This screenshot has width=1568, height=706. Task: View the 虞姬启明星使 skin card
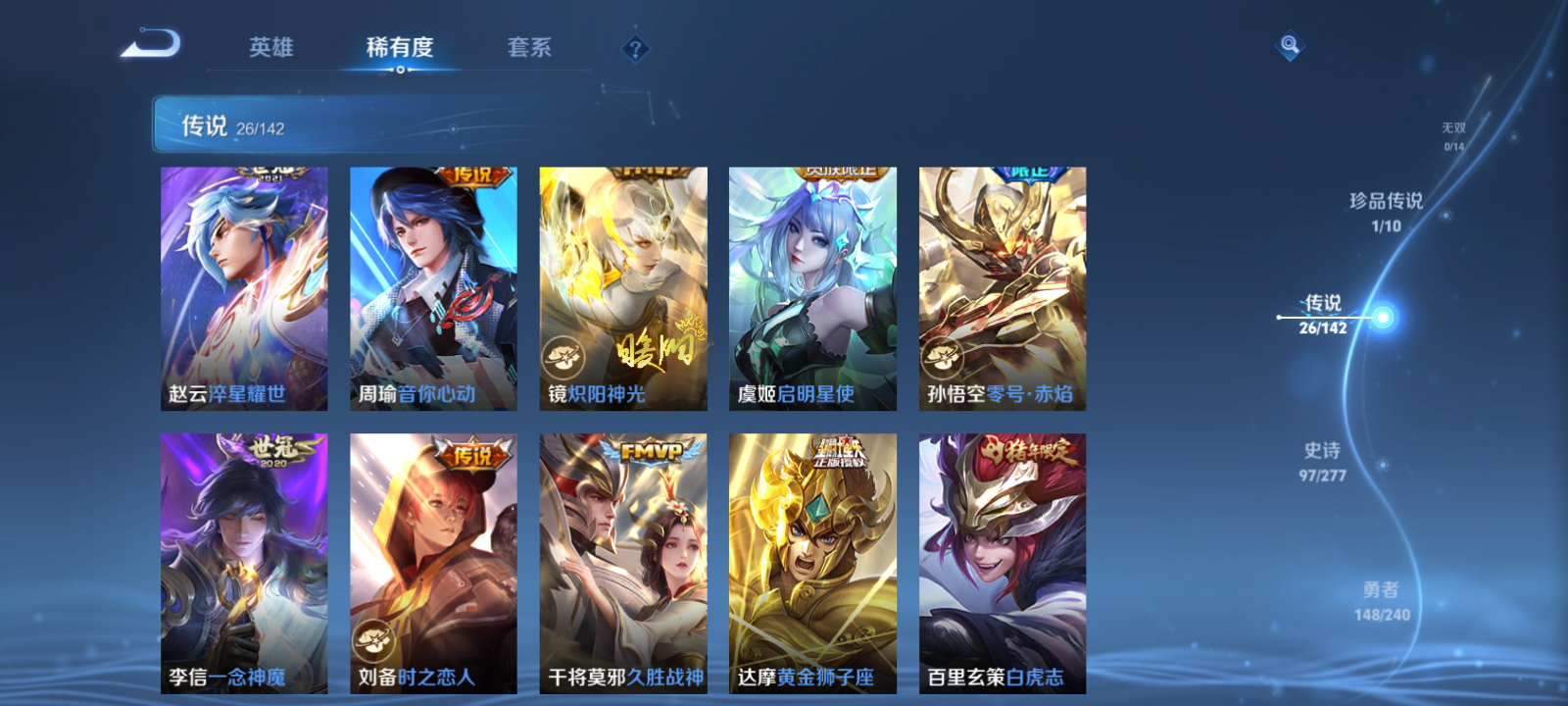pos(811,284)
